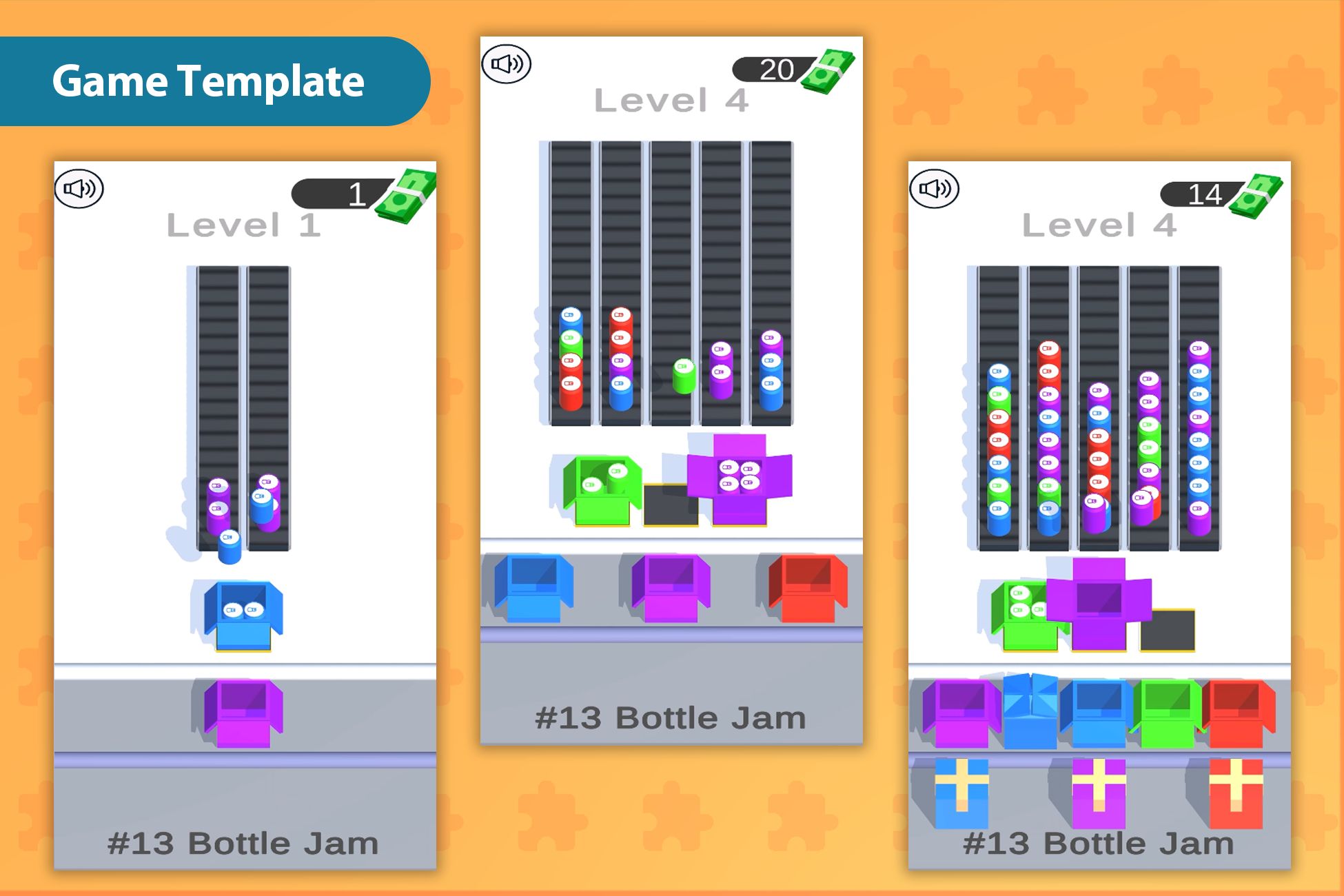Mute sound on the screen showing 20 cash
Image resolution: width=1344 pixels, height=896 pixels.
(507, 64)
